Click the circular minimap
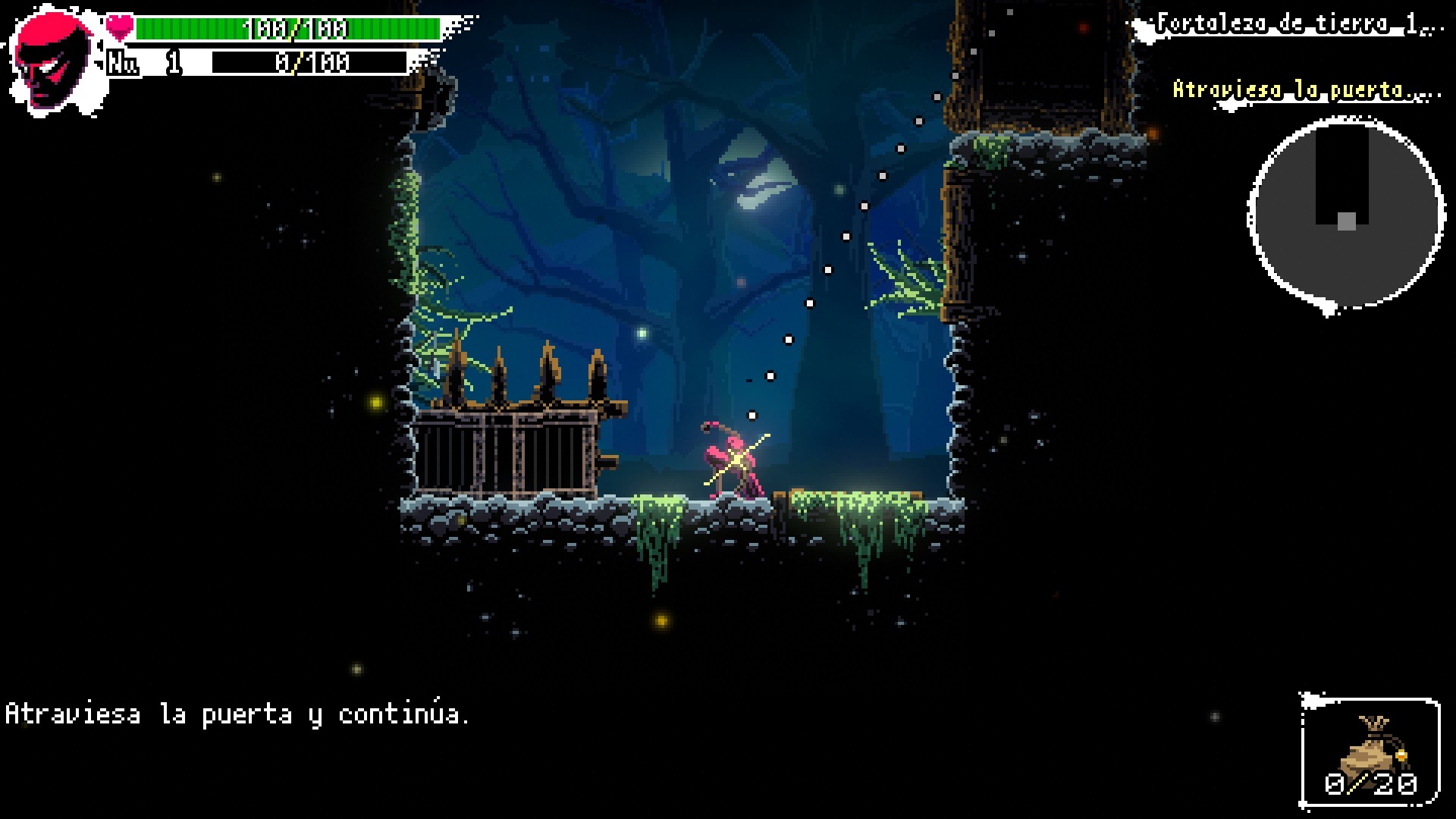Image resolution: width=1456 pixels, height=819 pixels. click(1345, 214)
